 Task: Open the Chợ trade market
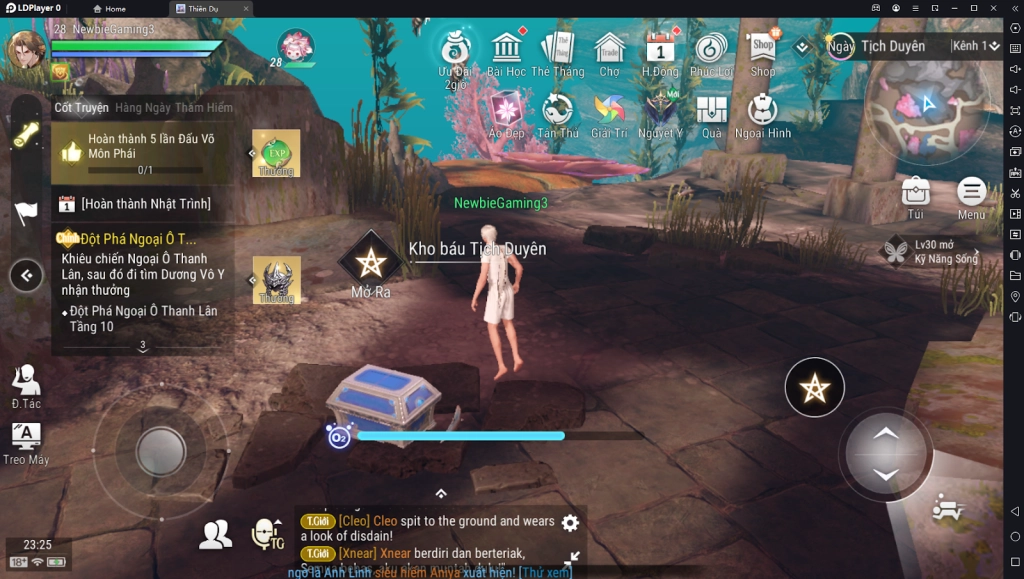[x=609, y=51]
